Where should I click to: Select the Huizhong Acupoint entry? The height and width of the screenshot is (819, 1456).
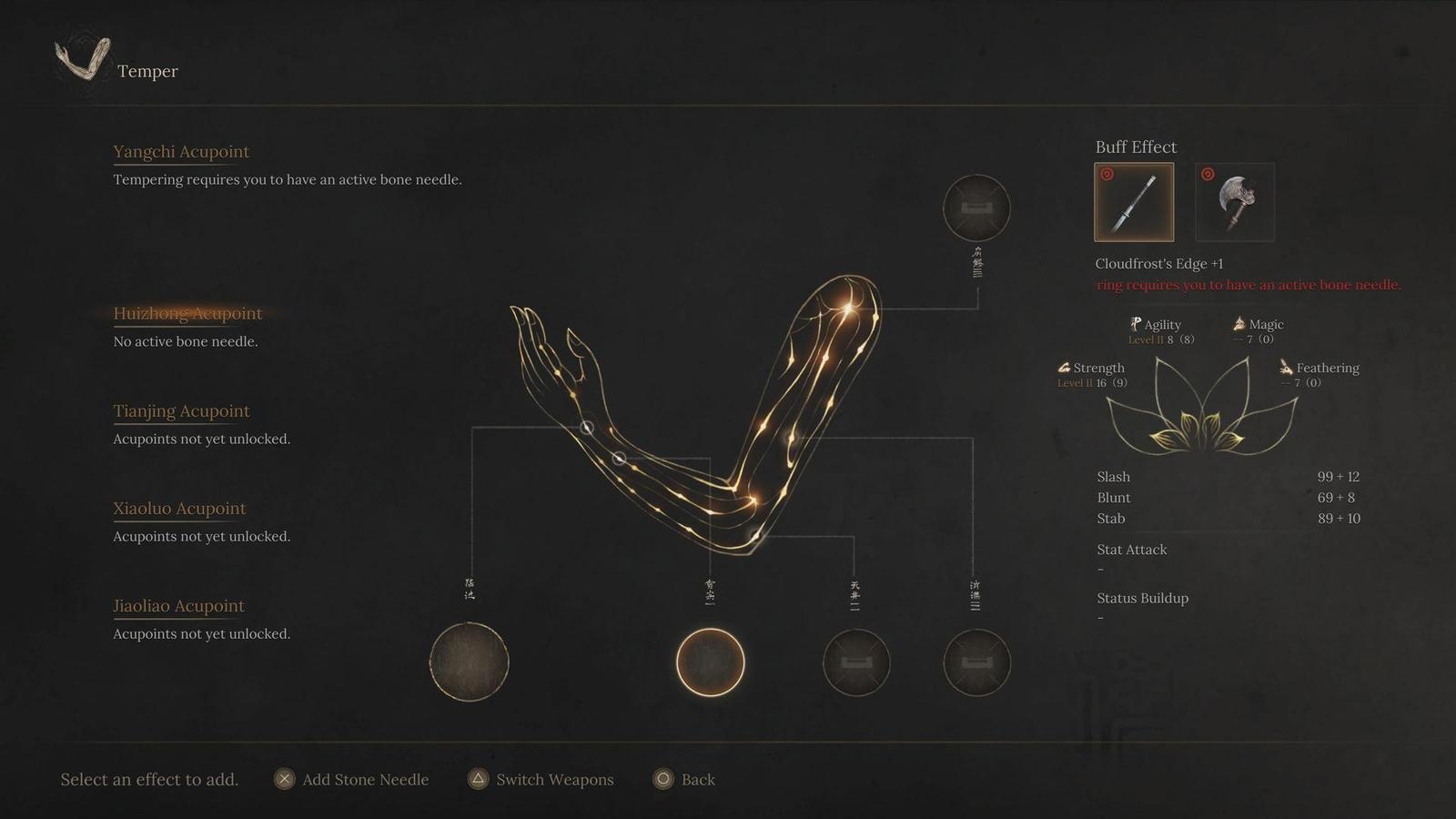(187, 314)
